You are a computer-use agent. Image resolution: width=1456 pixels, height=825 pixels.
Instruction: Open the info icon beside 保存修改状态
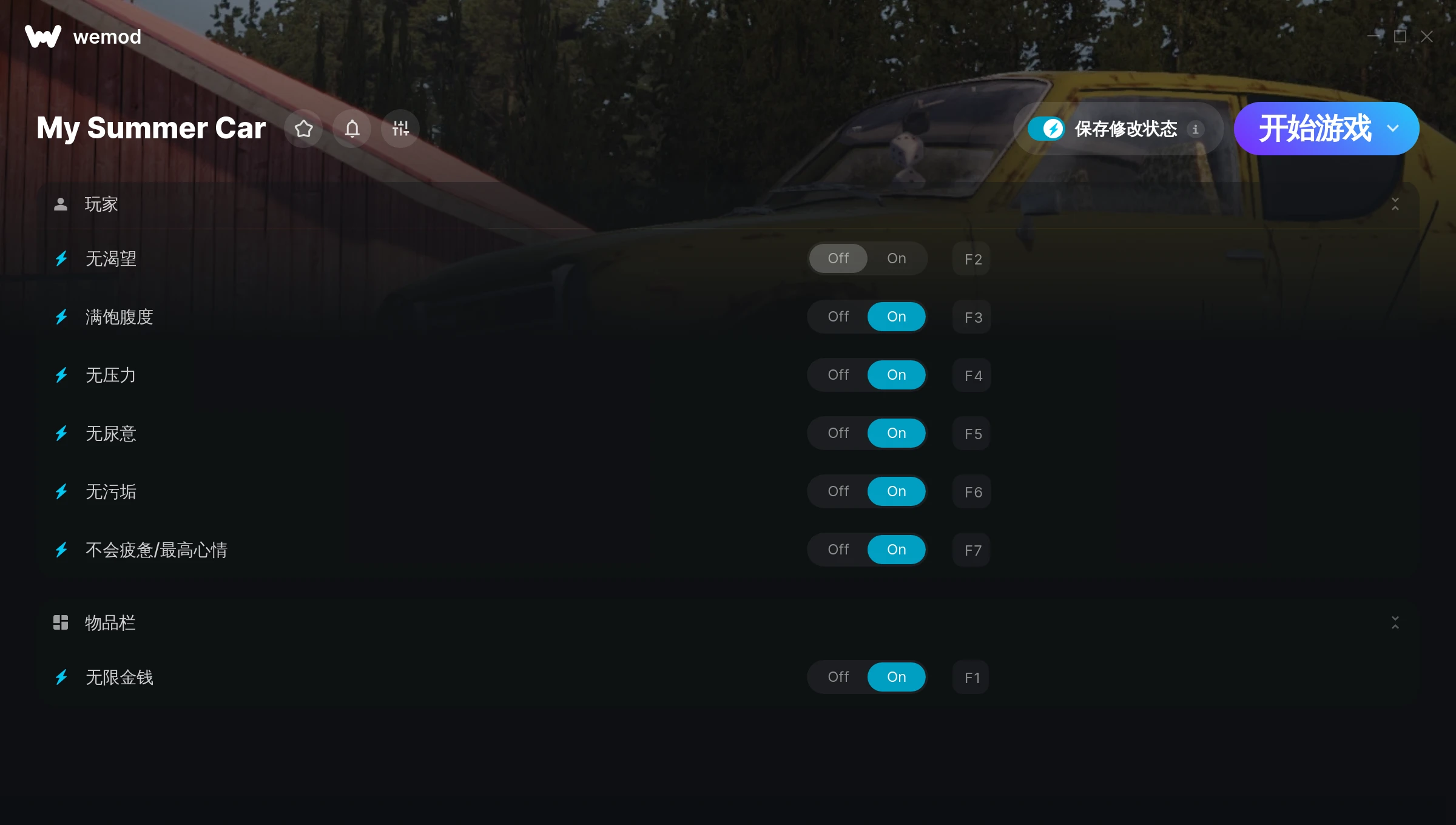1195,129
